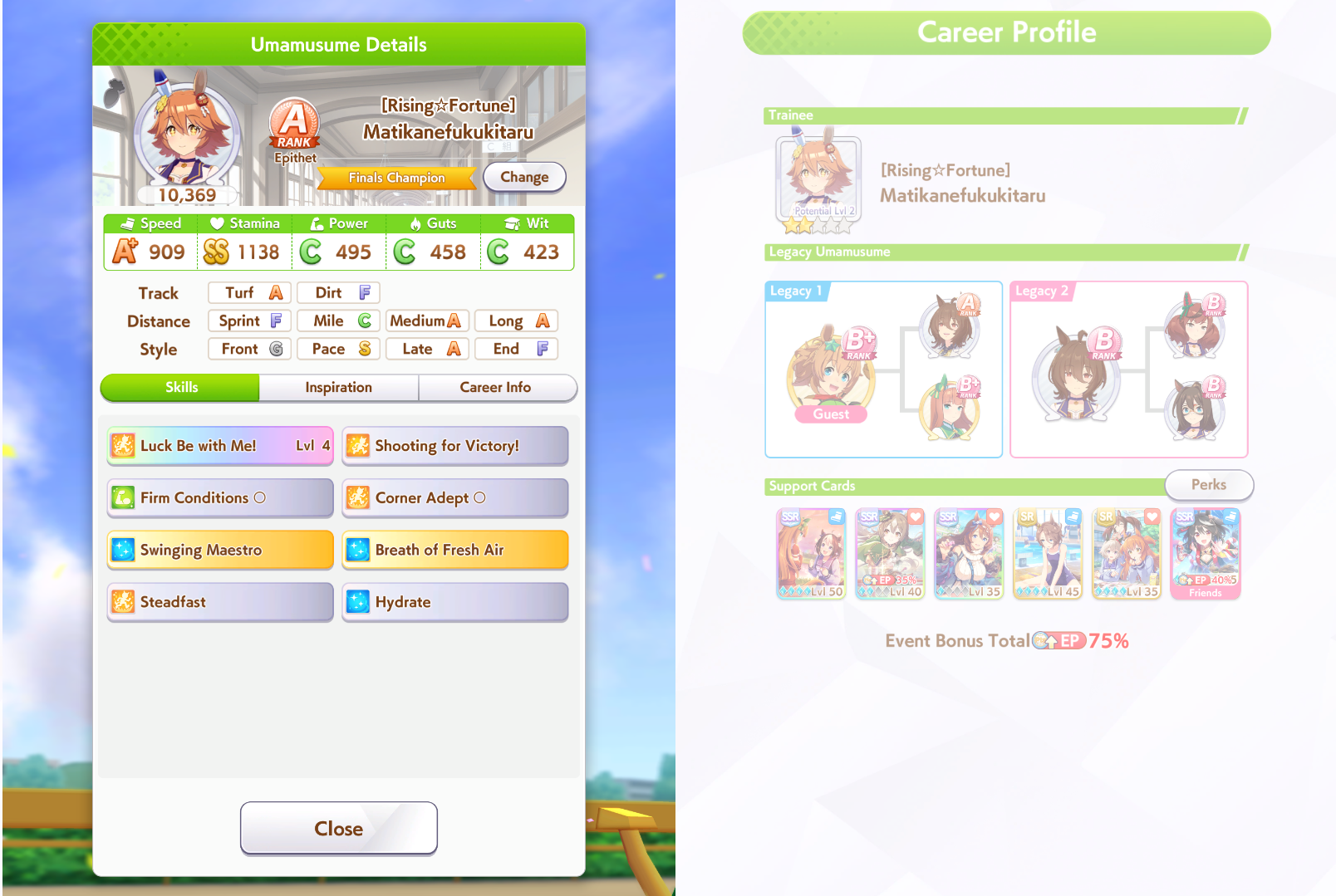Click the Breath of Fresh Air skill icon
The image size is (1336, 896).
[357, 550]
